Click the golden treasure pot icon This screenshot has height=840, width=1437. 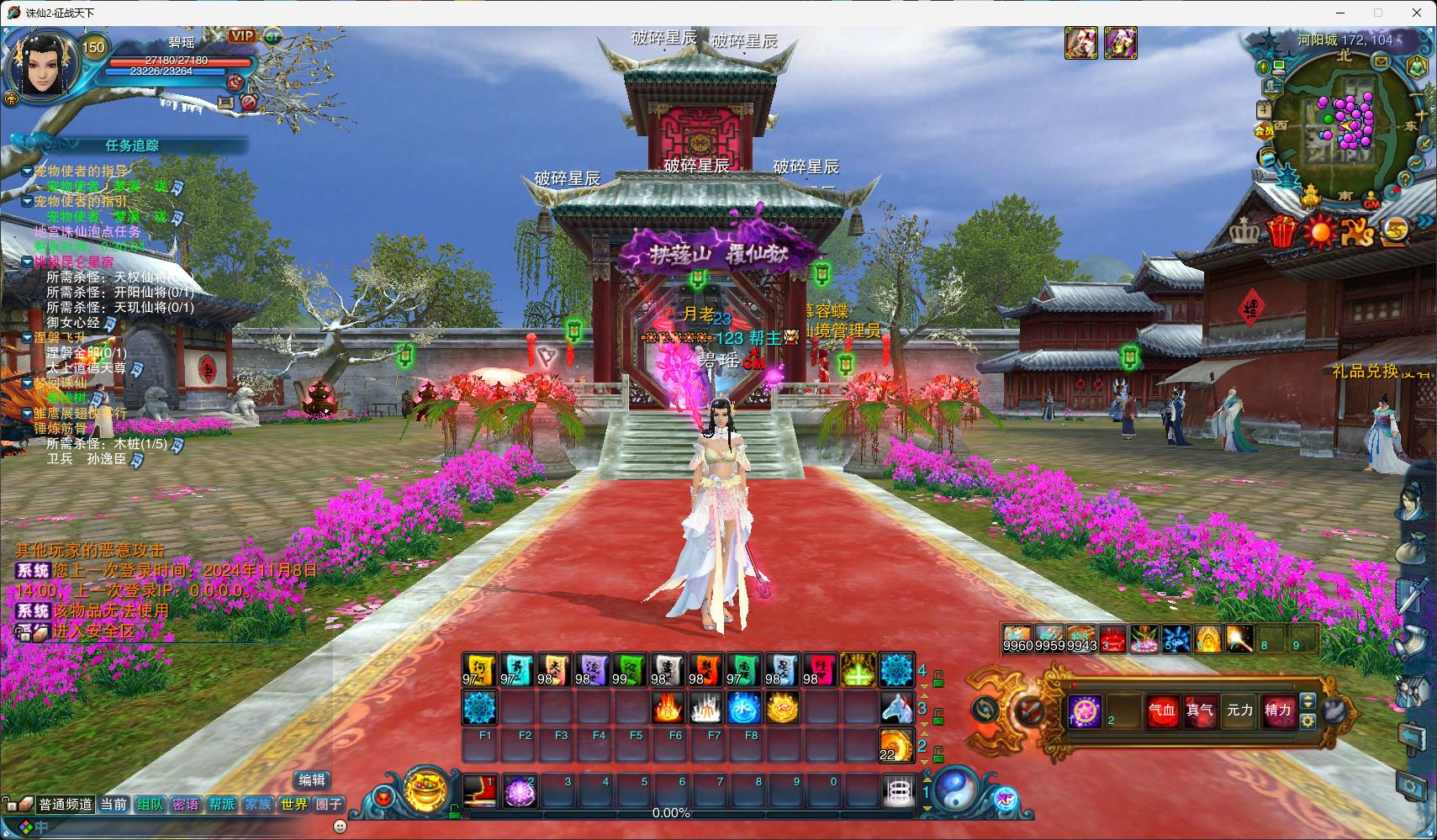(426, 789)
